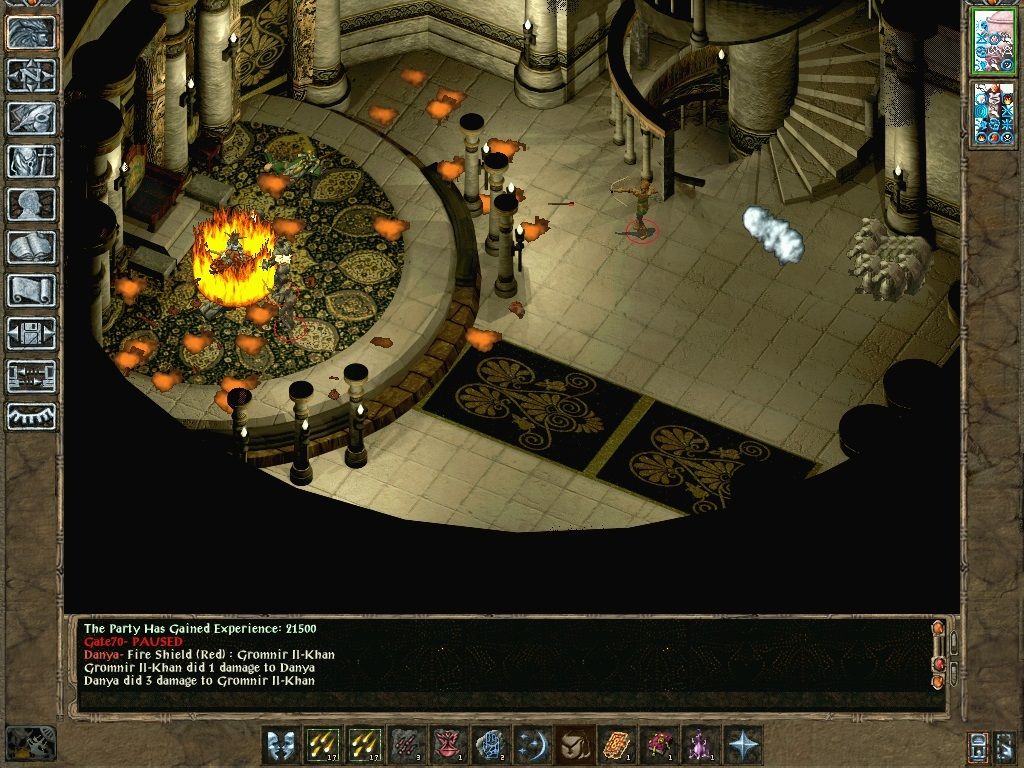
Task: Open the area map with compass button
Action: 31,75
